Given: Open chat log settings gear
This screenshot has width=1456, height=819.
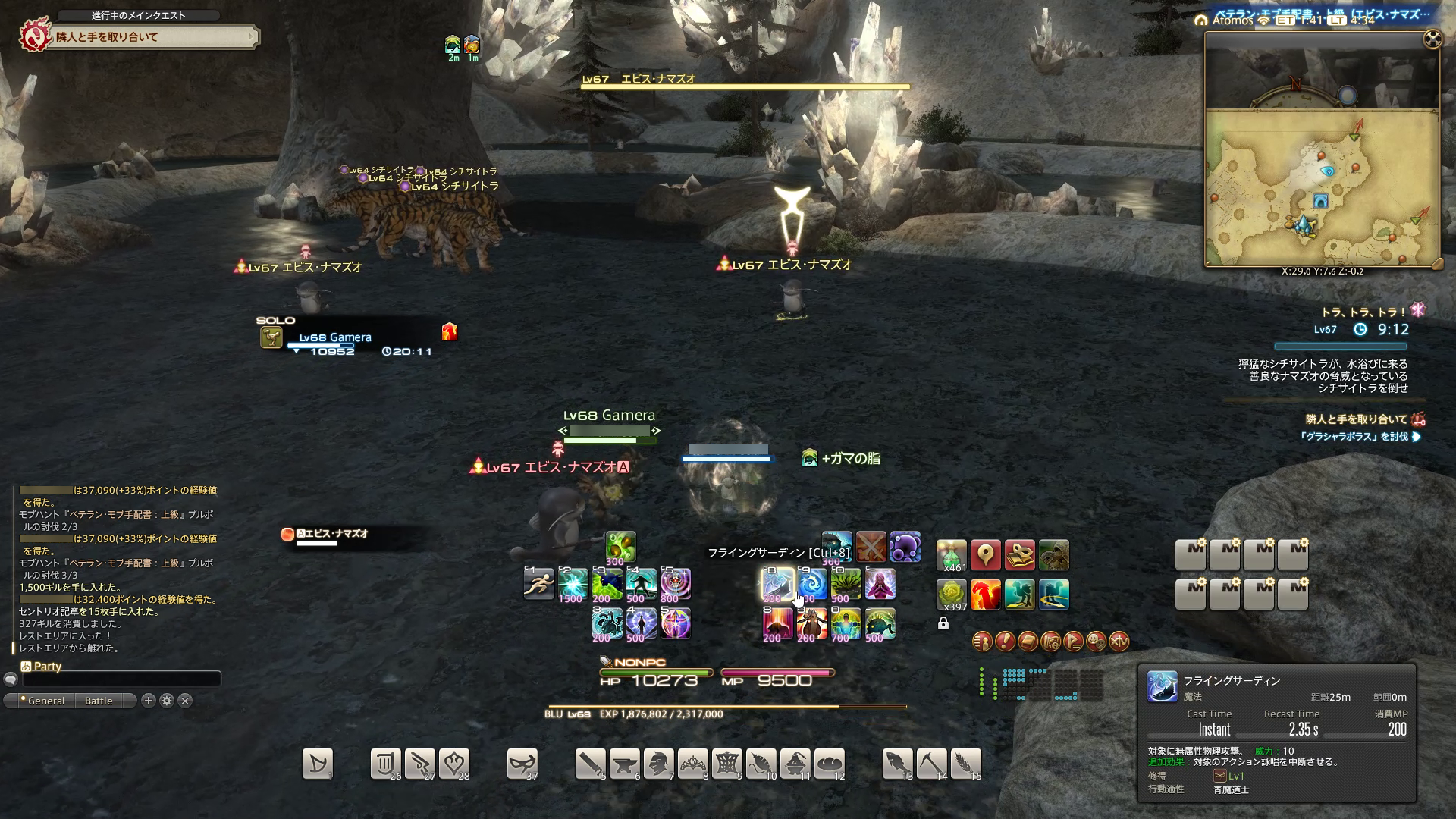Looking at the screenshot, I should point(167,701).
